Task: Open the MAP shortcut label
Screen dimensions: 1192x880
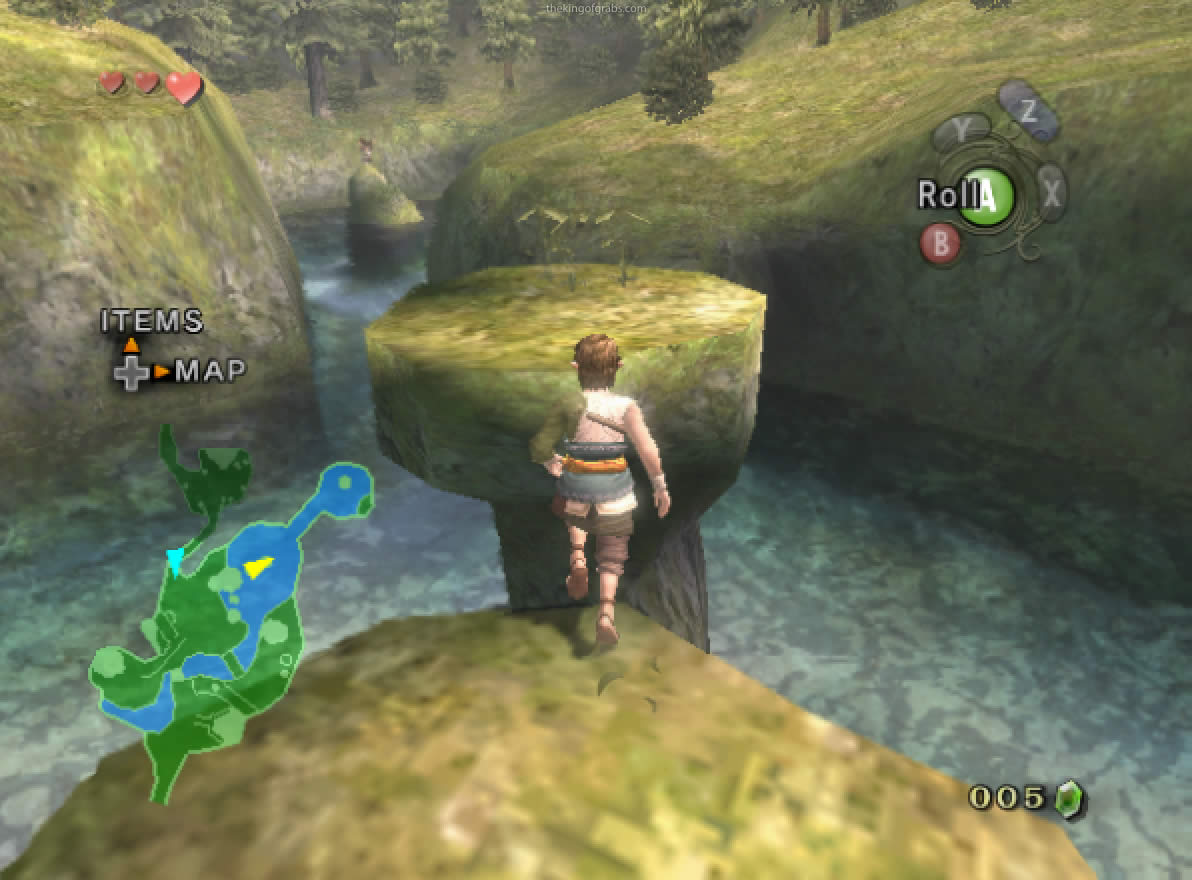Action: (x=210, y=372)
